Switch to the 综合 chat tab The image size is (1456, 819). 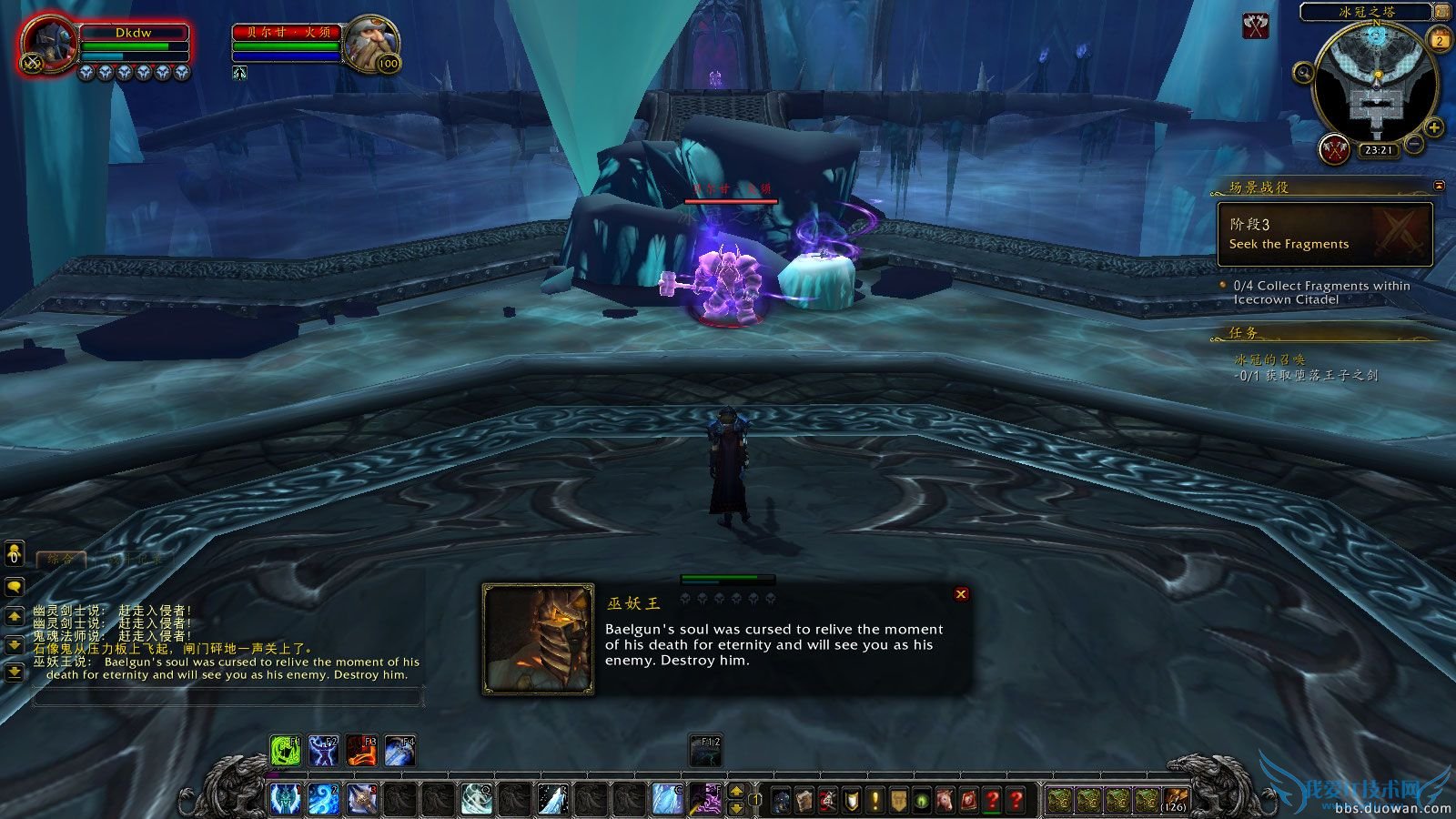pos(58,559)
